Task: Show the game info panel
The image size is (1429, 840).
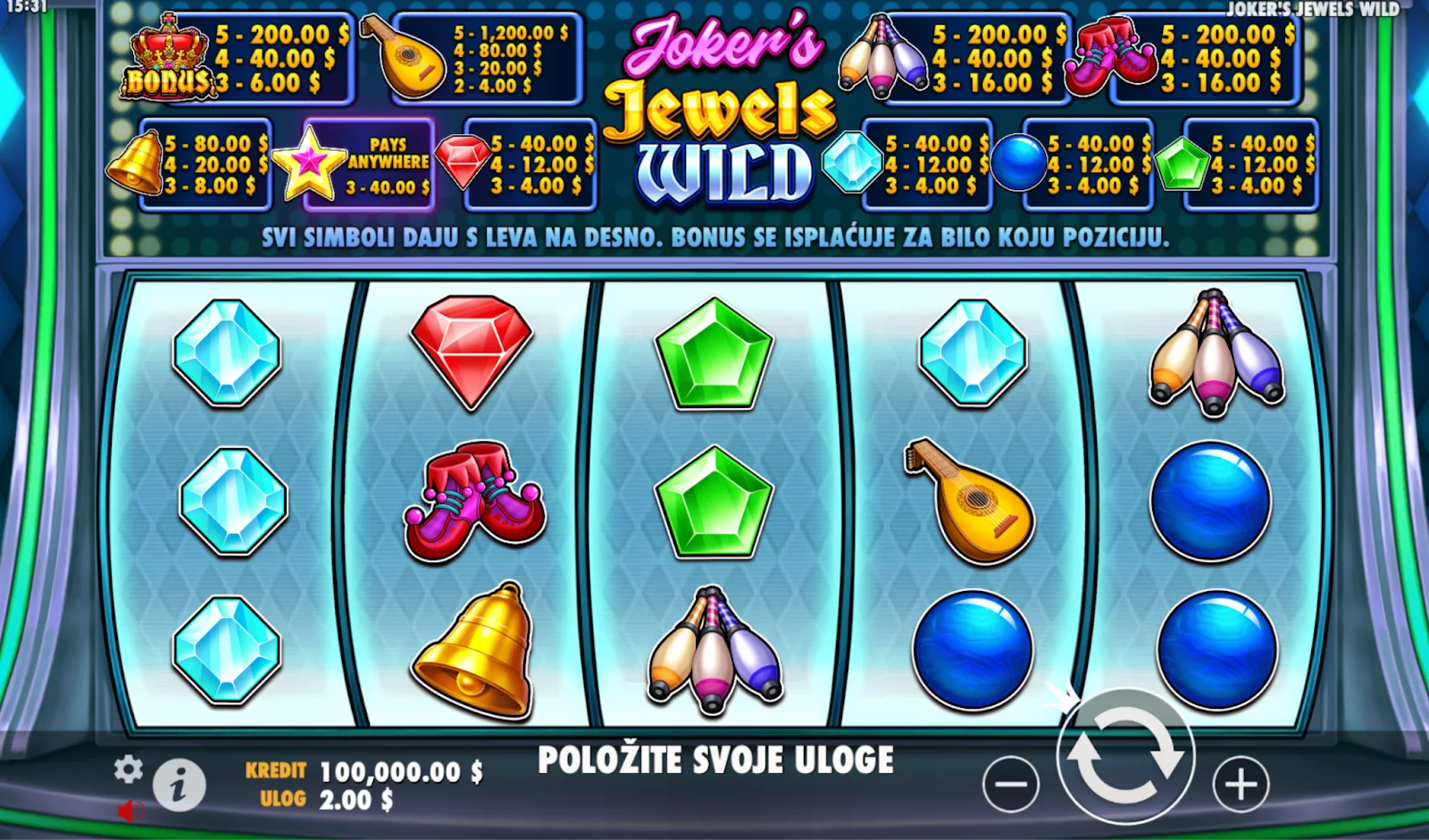Action: 180,786
